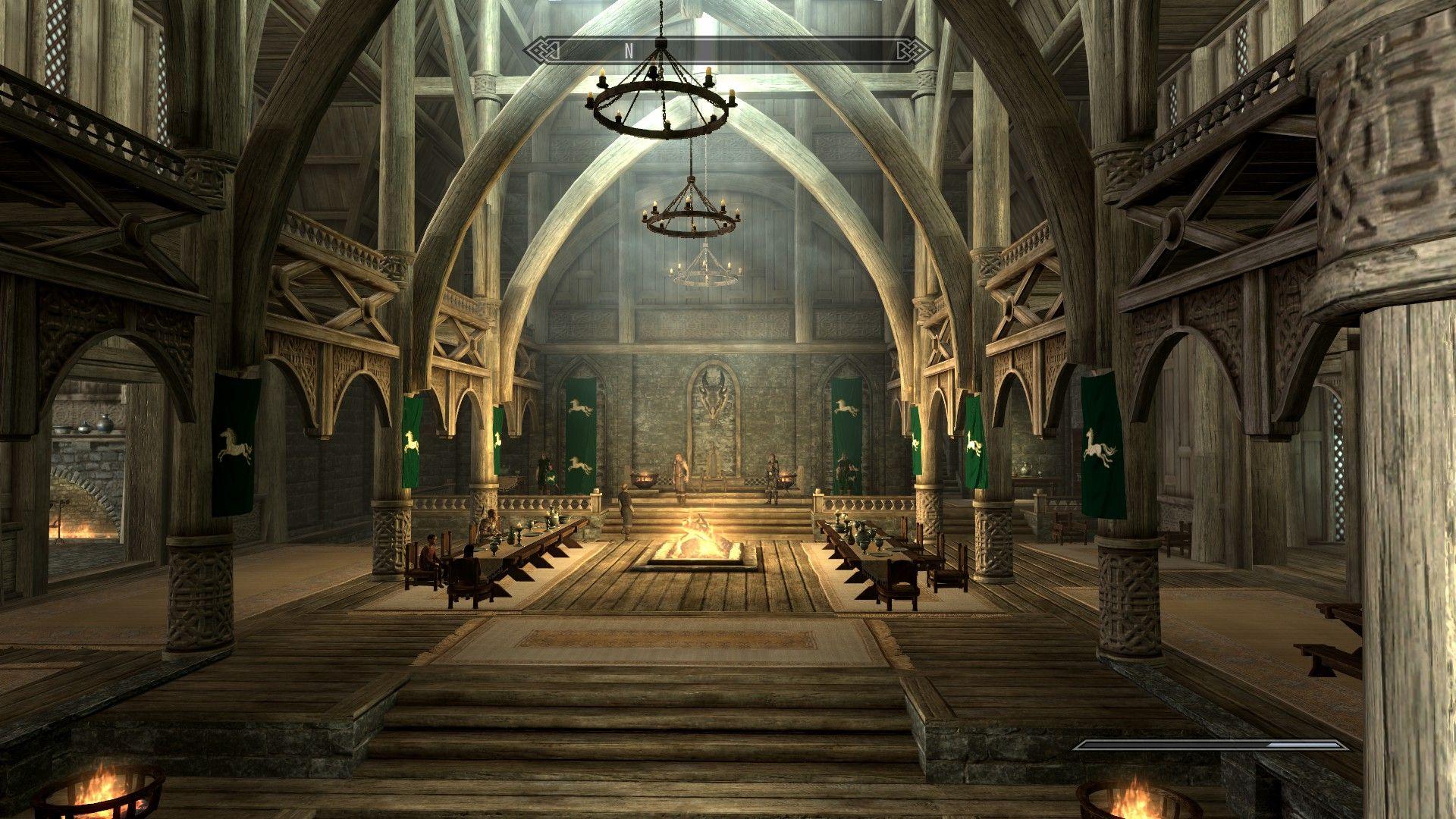
Task: Click the N marker on the compass
Action: 628,52
